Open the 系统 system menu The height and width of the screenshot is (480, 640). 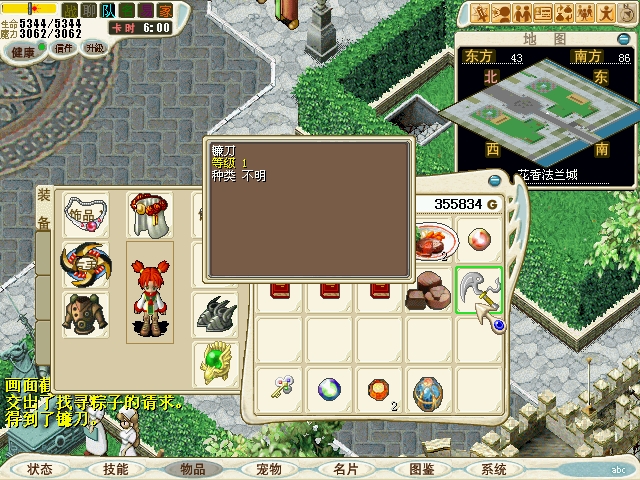493,468
